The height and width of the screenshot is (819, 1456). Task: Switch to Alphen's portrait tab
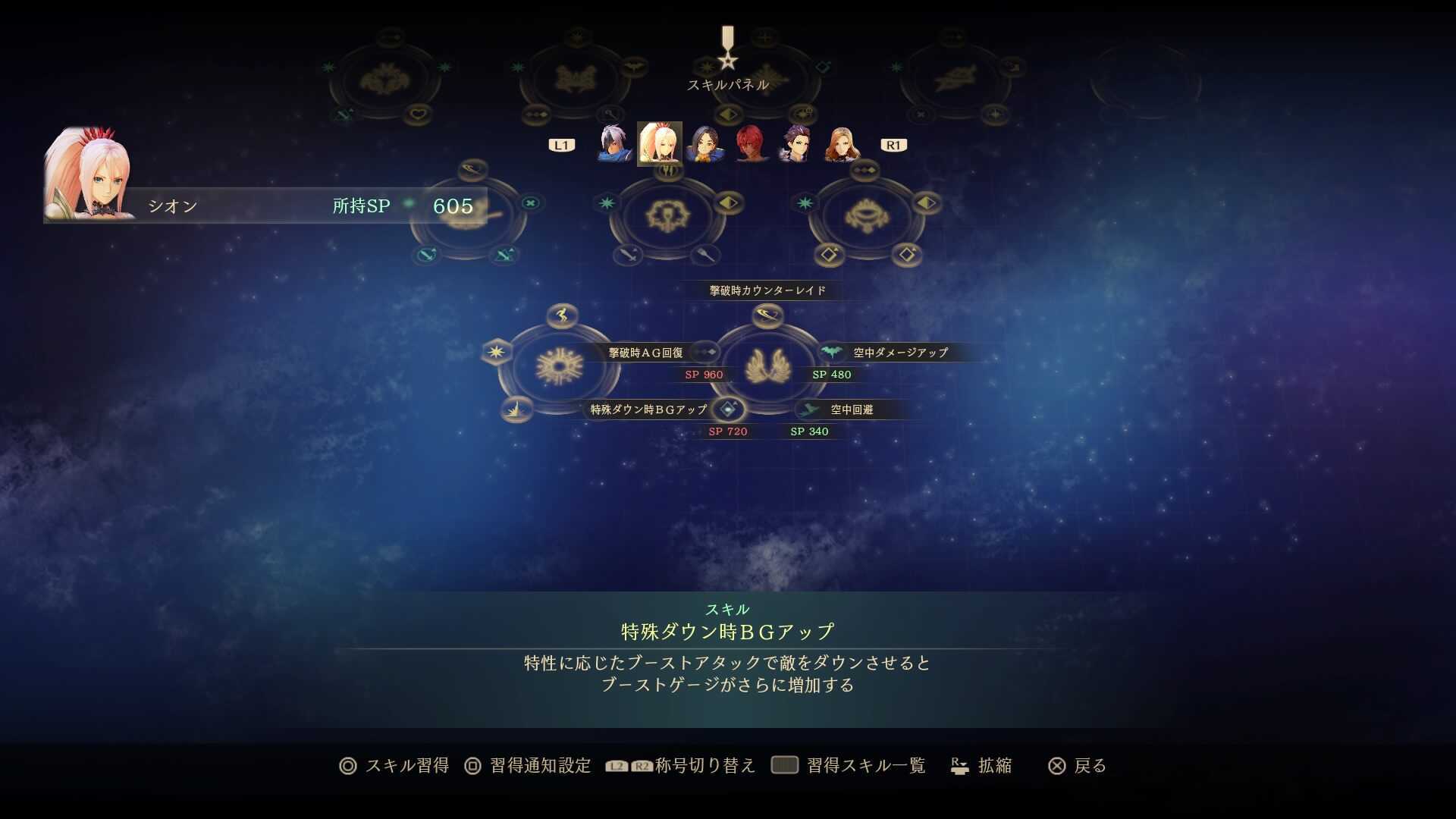click(x=613, y=143)
